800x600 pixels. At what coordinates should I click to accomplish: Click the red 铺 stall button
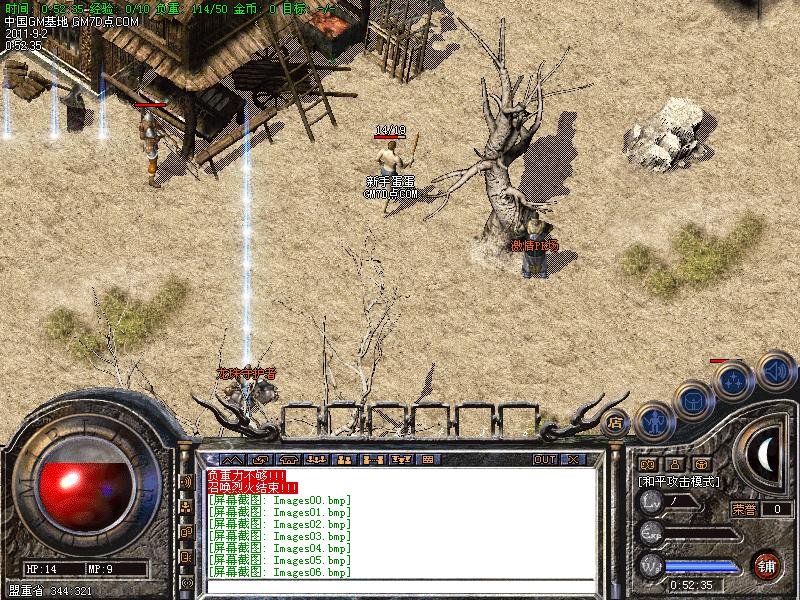tap(767, 564)
